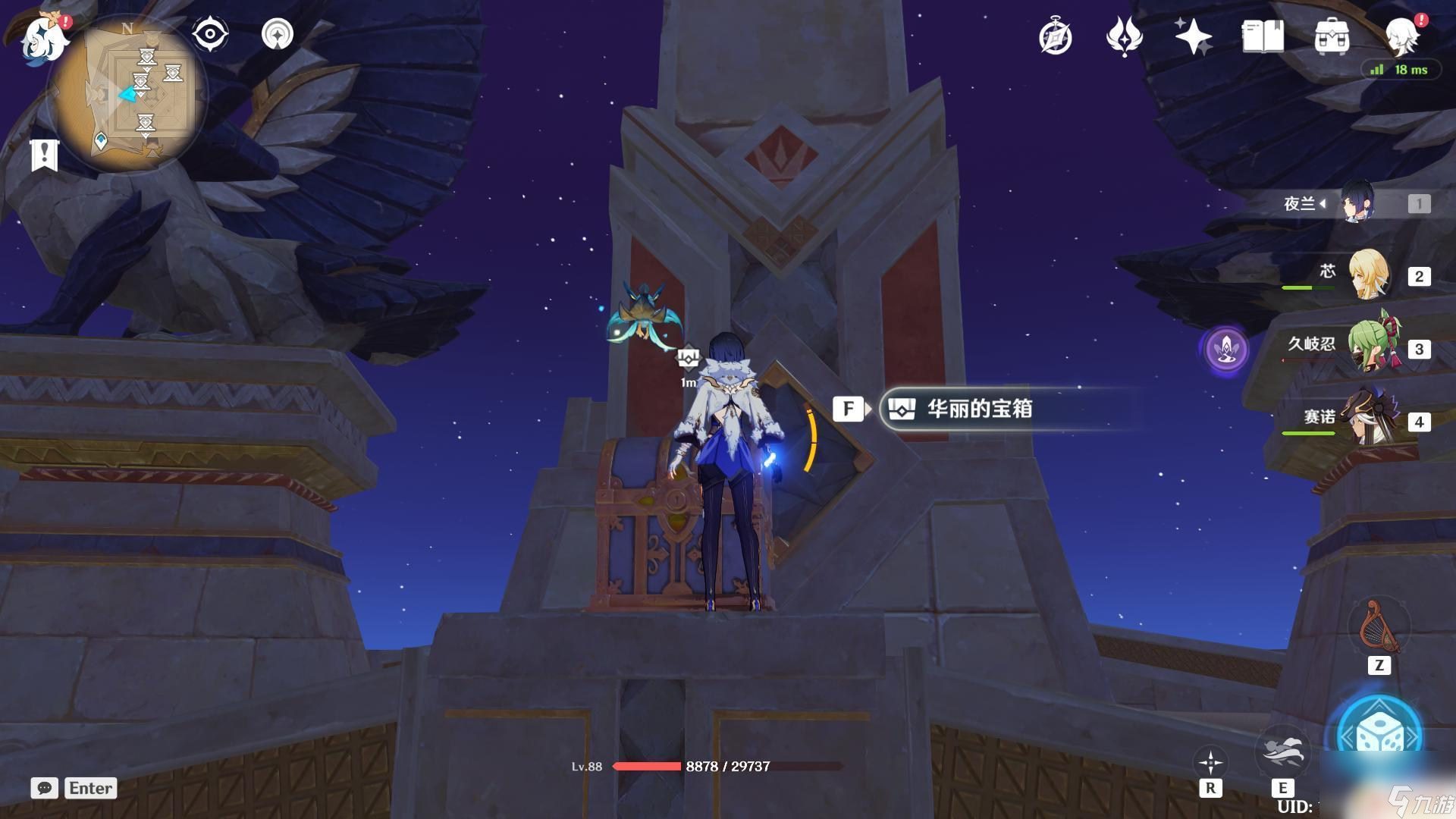Open the adventurer handbook book icon
This screenshot has width=1456, height=819.
pyautogui.click(x=1263, y=36)
